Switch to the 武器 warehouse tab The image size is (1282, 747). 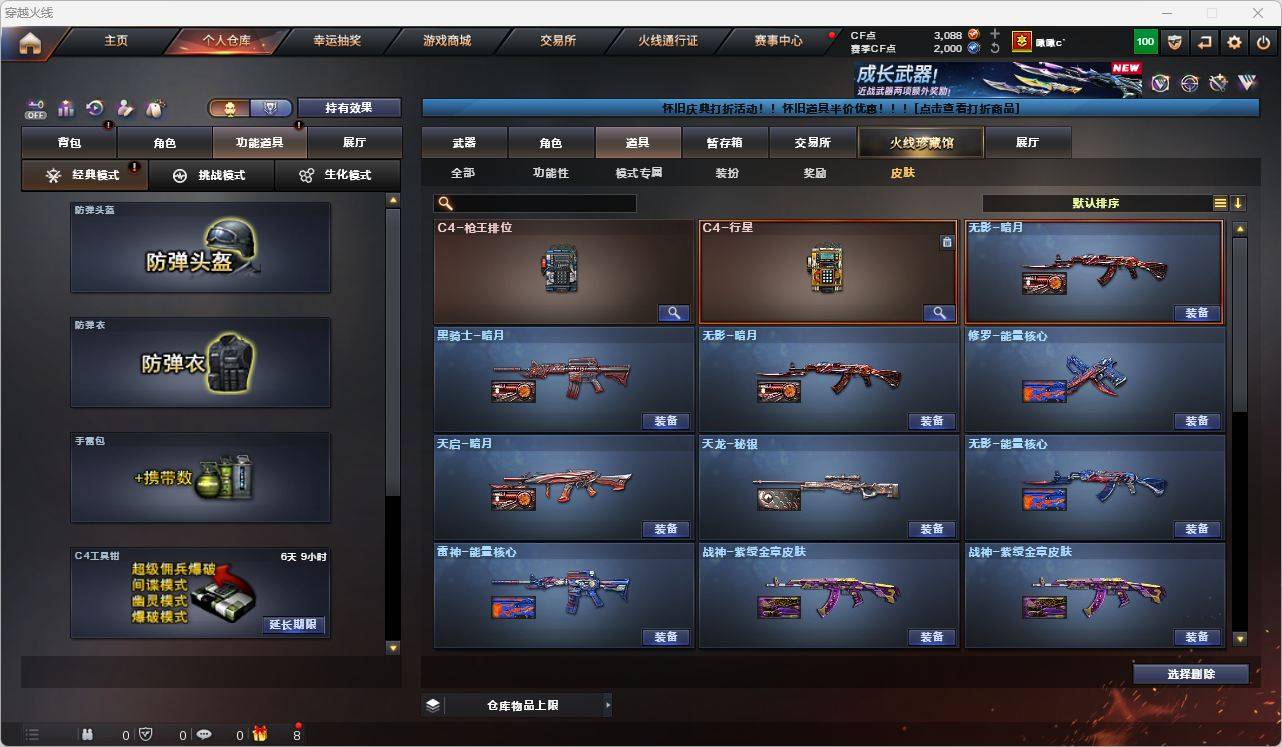[x=463, y=142]
